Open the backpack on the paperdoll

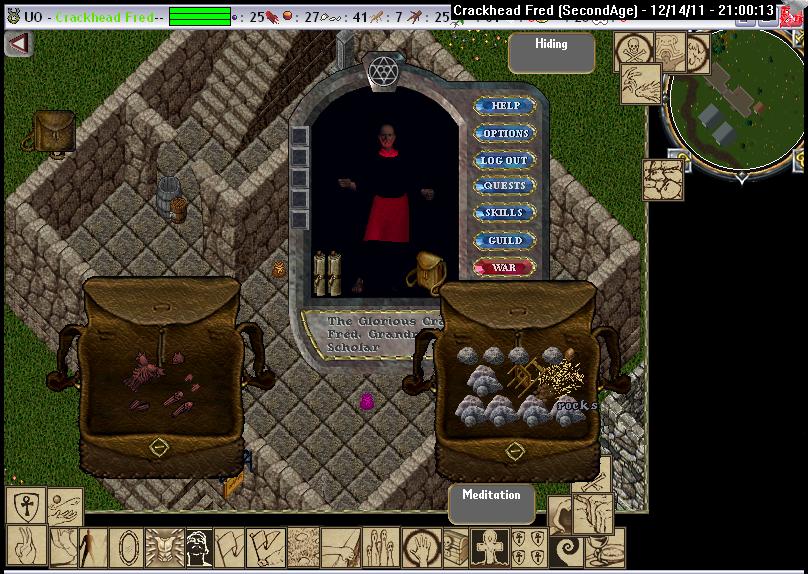pyautogui.click(x=429, y=270)
